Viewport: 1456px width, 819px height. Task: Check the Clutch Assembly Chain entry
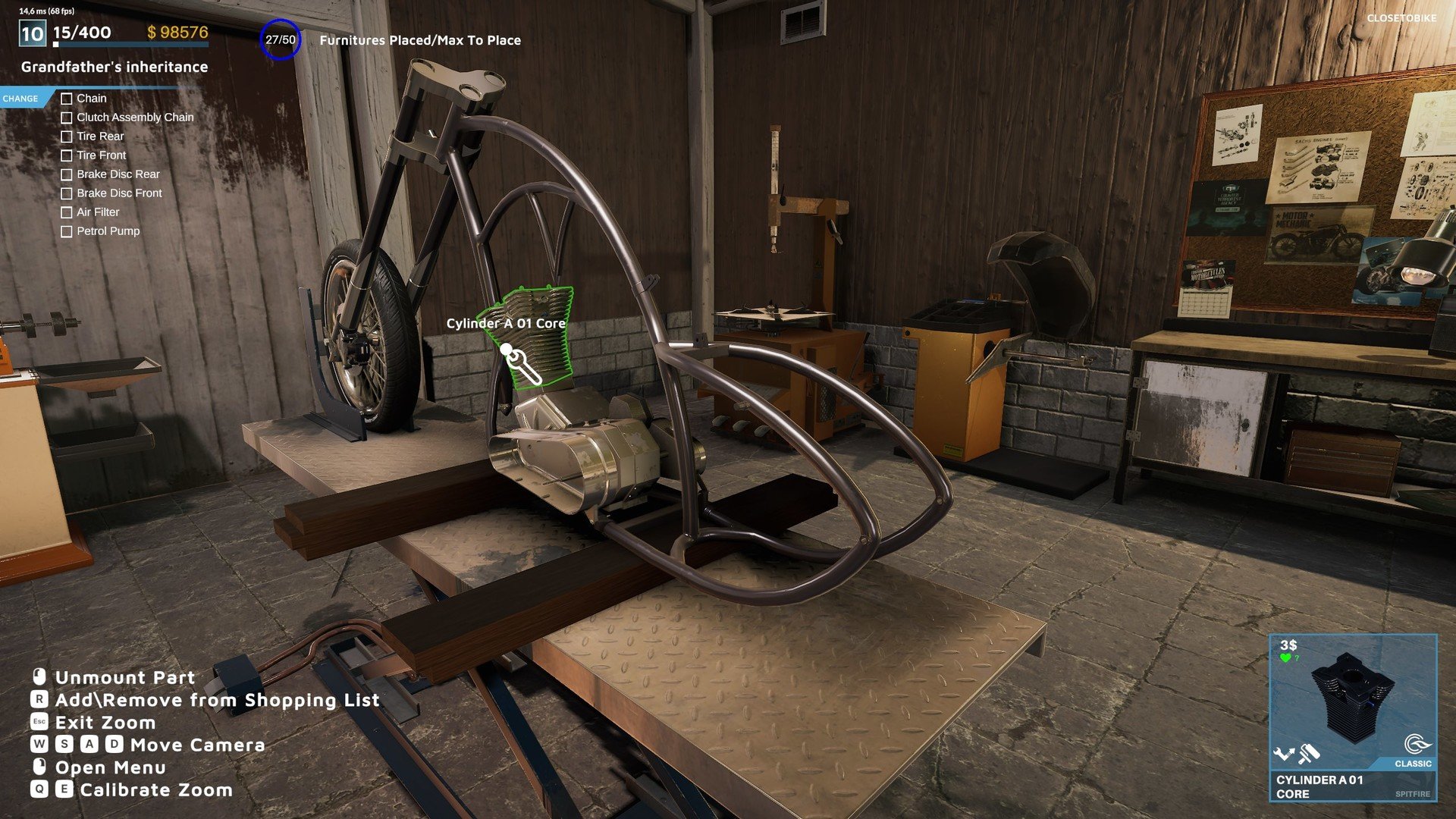pos(67,118)
